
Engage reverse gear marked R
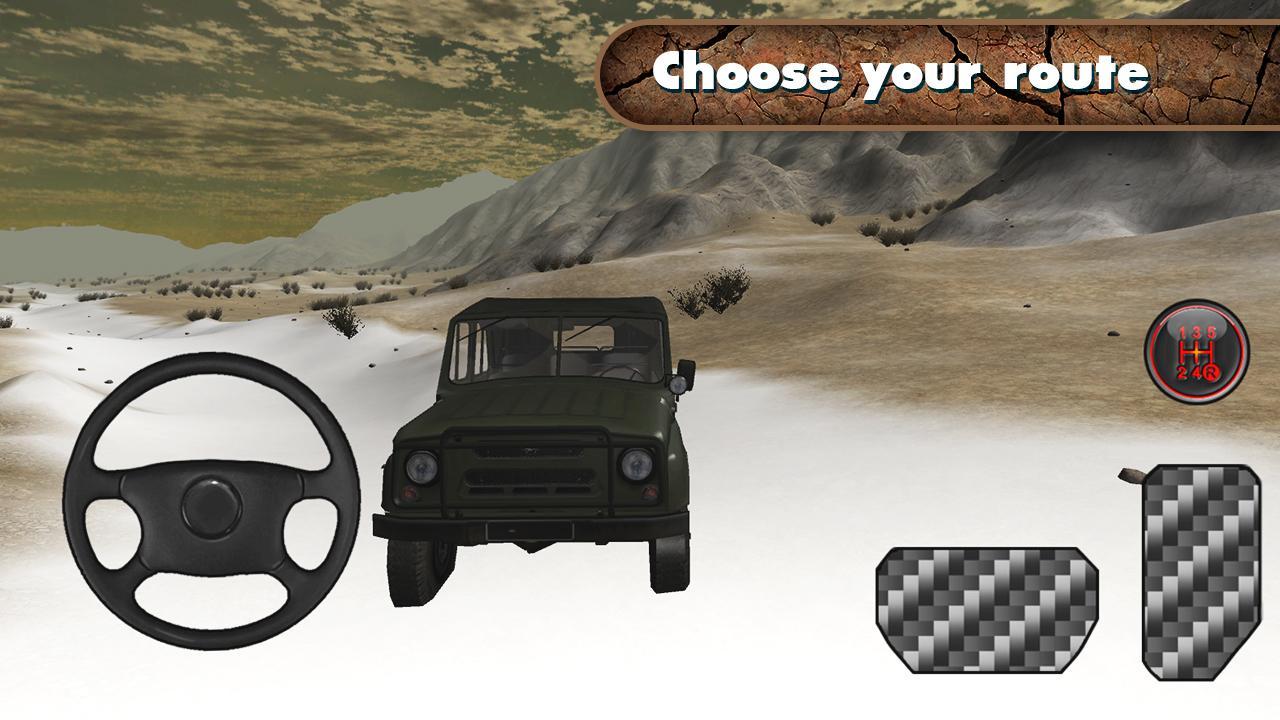(x=1212, y=372)
